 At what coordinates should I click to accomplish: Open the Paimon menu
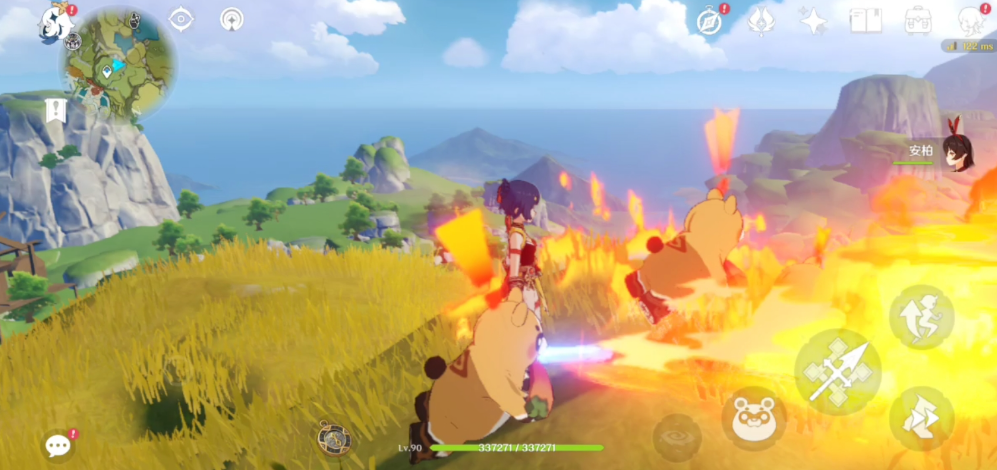[55, 21]
